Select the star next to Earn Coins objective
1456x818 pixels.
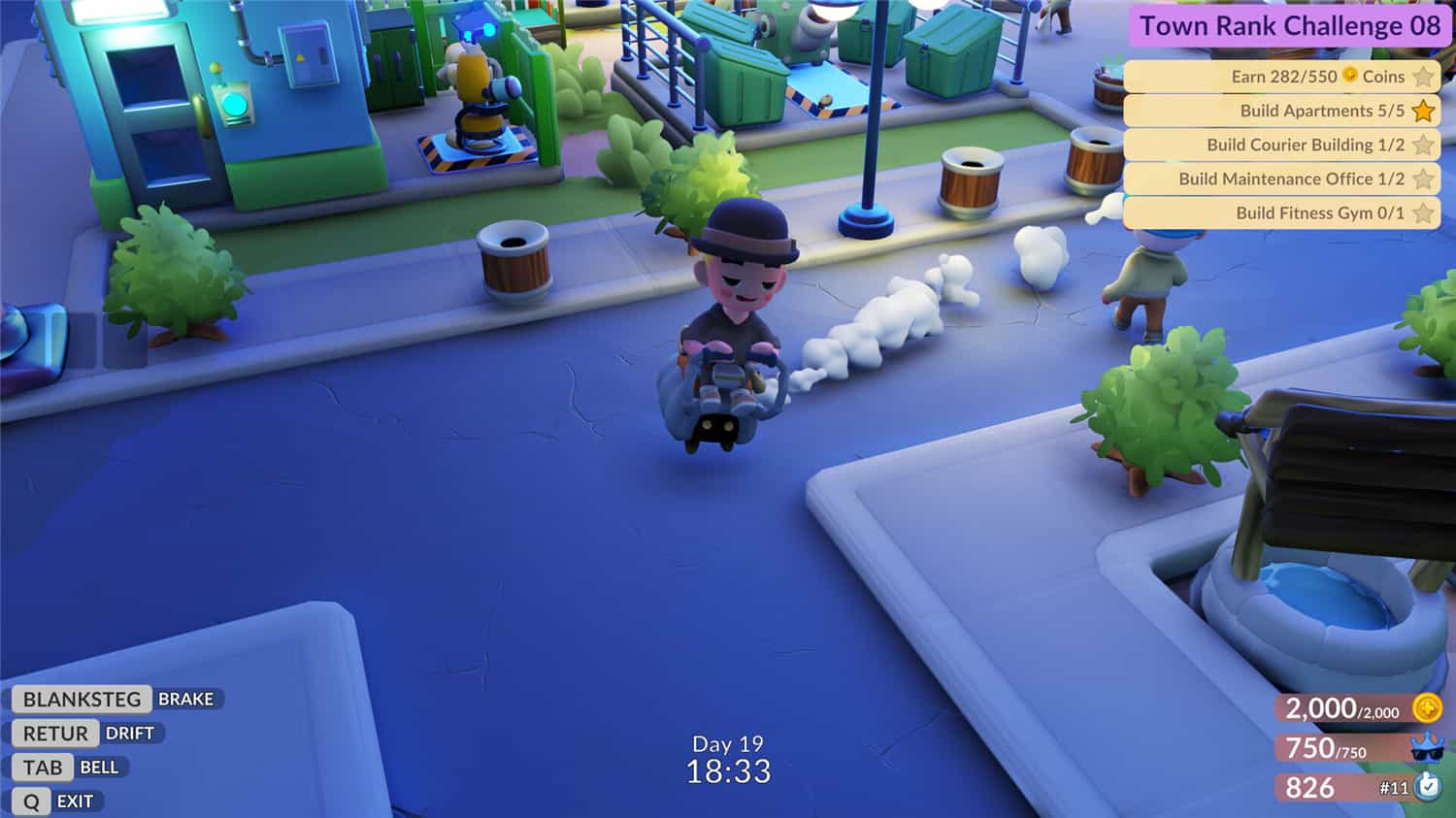point(1425,76)
